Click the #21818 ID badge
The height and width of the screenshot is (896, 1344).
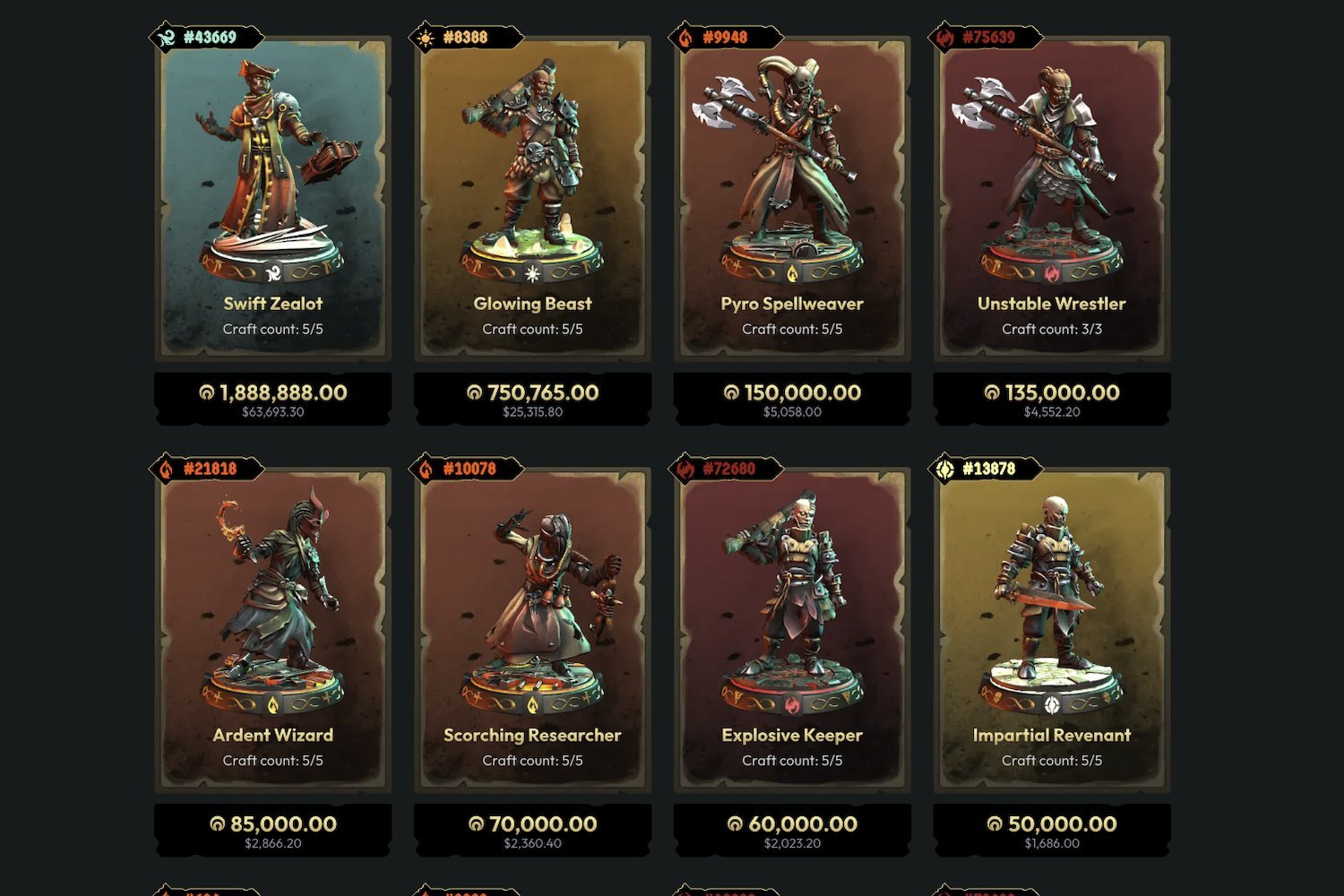pos(207,469)
